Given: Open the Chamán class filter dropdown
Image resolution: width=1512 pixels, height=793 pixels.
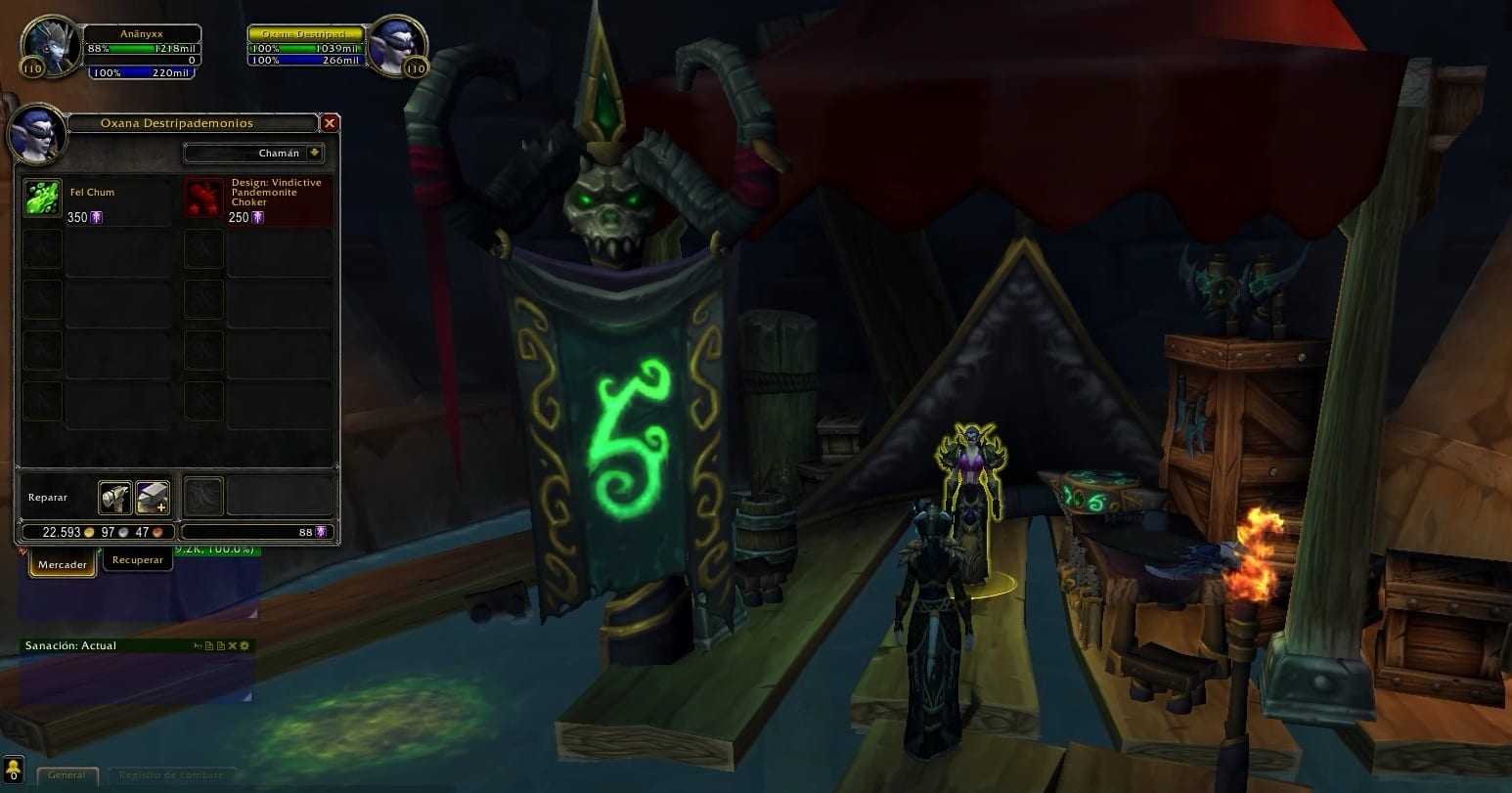Looking at the screenshot, I should 314,154.
